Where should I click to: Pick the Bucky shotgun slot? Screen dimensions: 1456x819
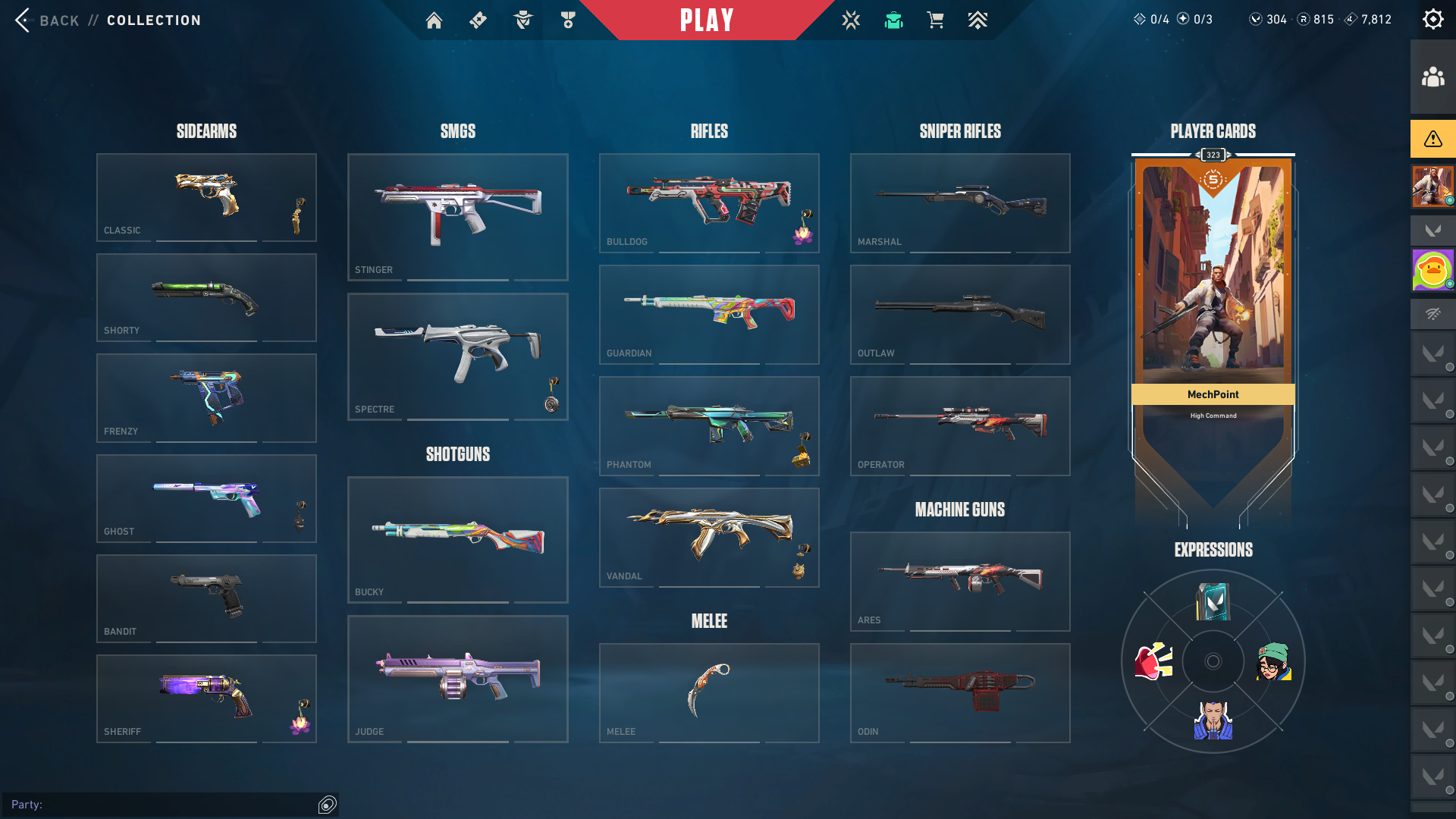(457, 539)
